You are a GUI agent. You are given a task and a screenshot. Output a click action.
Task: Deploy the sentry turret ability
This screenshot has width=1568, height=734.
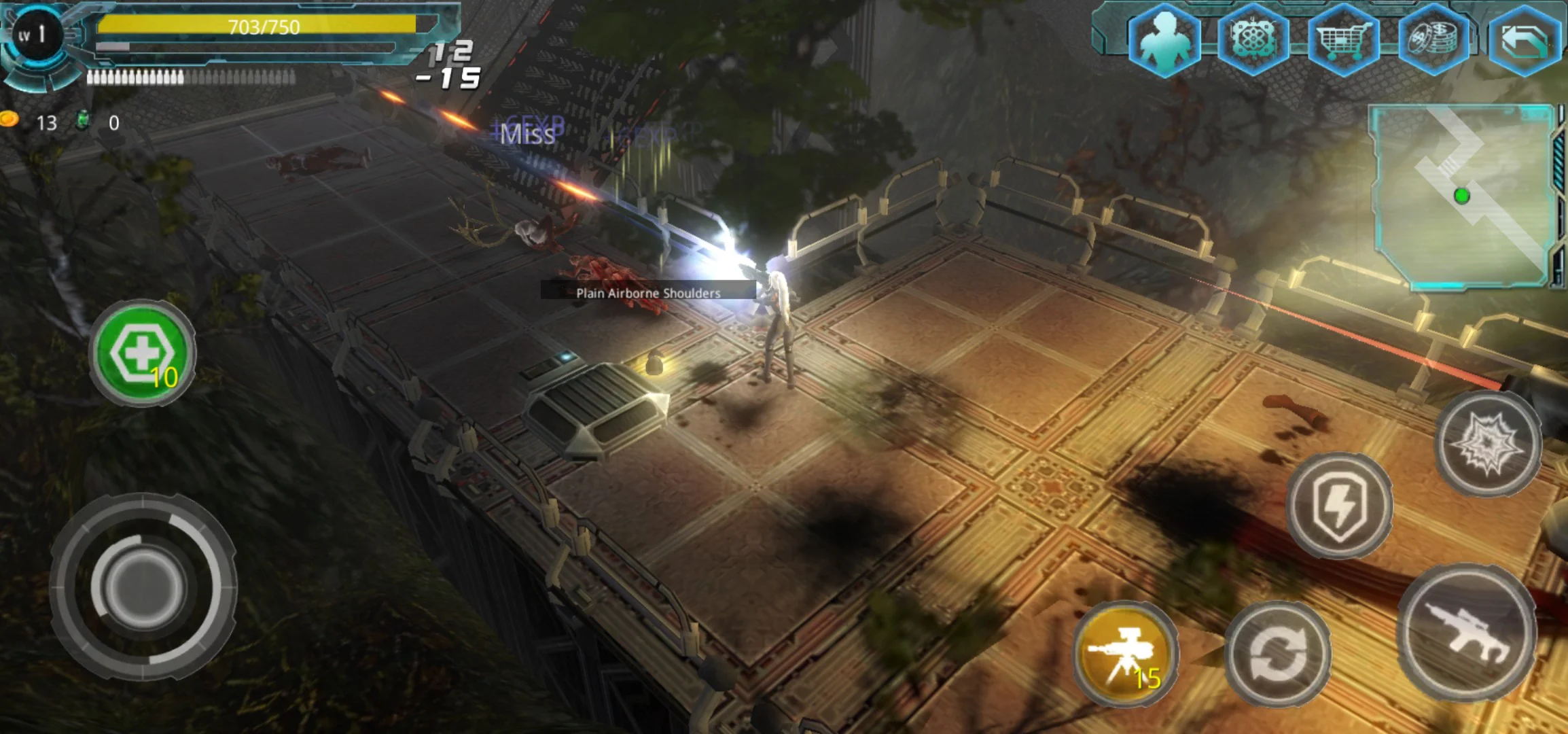[x=1126, y=654]
